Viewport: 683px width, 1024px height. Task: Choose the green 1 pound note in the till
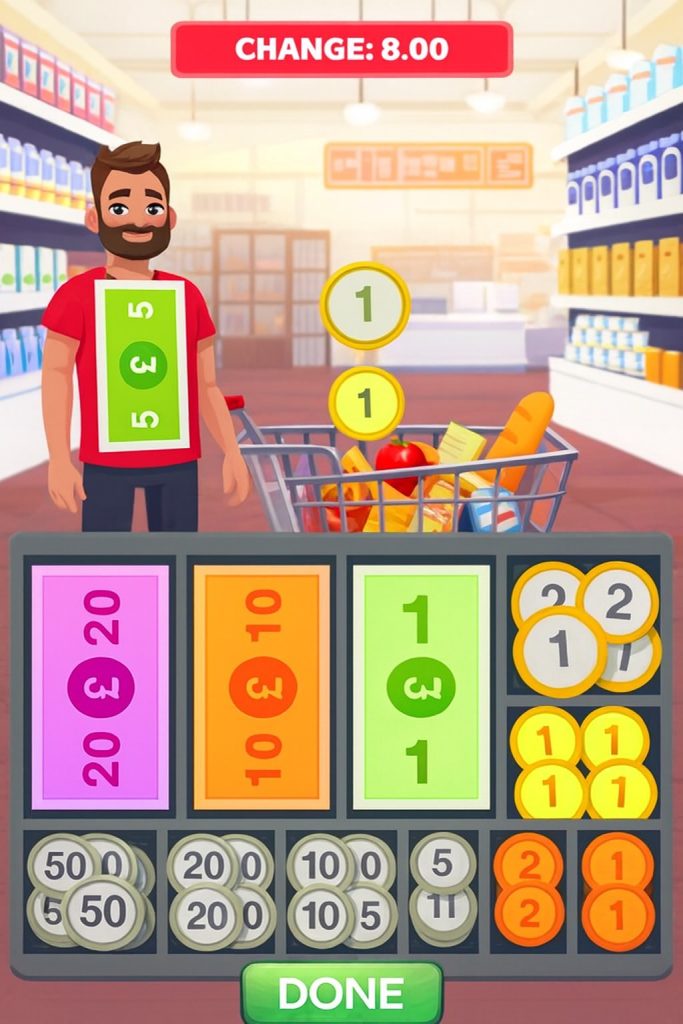click(421, 687)
